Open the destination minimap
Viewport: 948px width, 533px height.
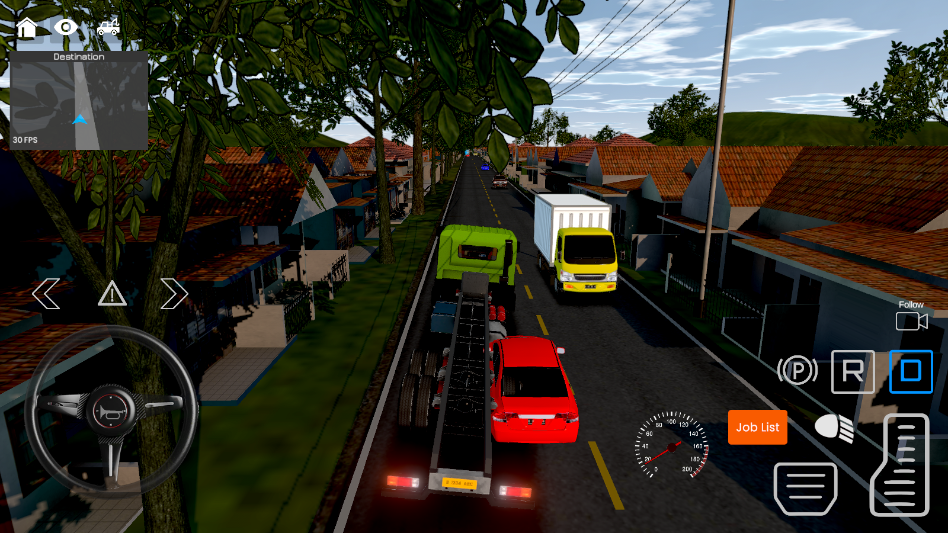[79, 101]
